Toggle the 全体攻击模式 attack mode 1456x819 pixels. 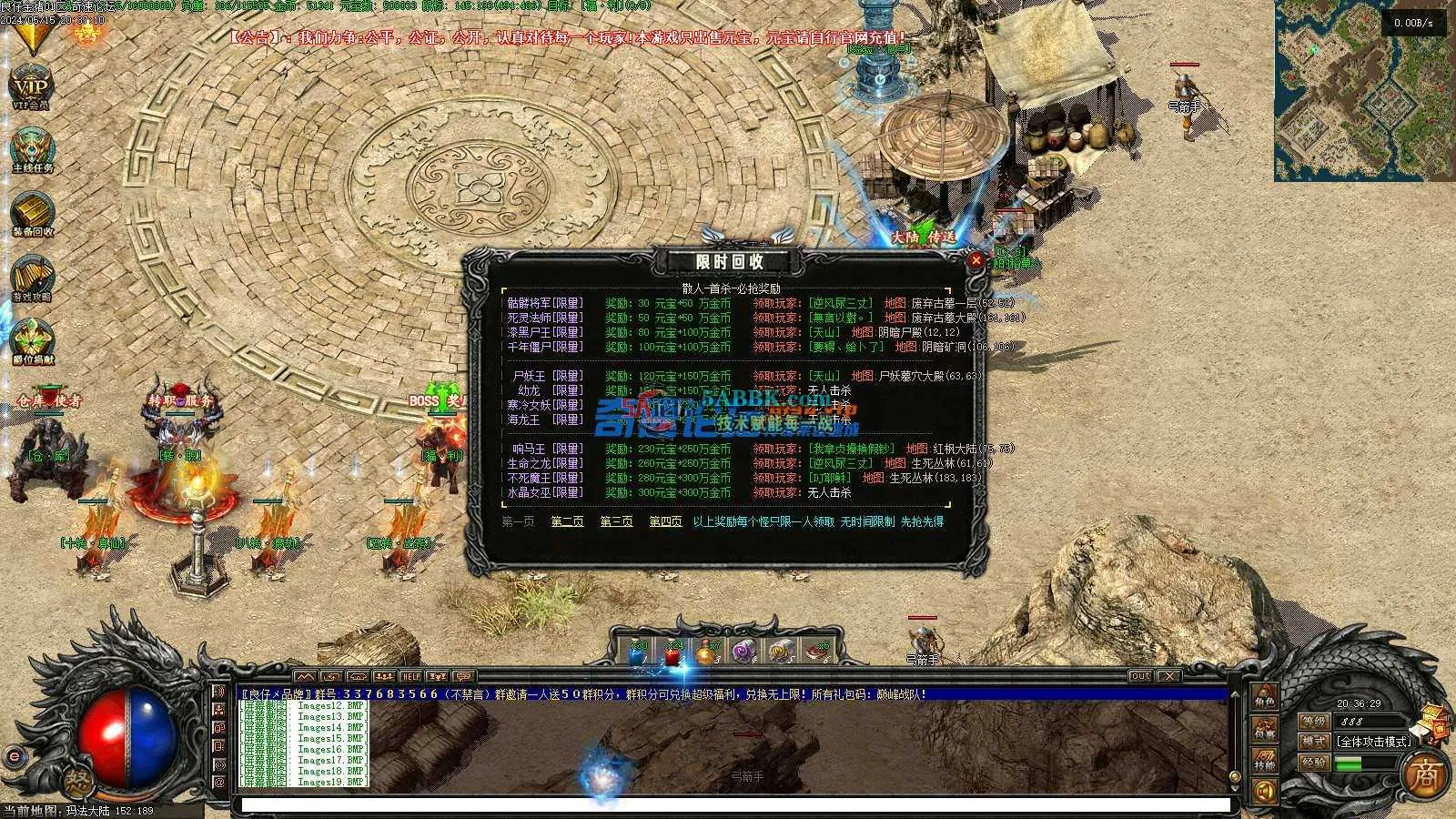click(x=1374, y=742)
